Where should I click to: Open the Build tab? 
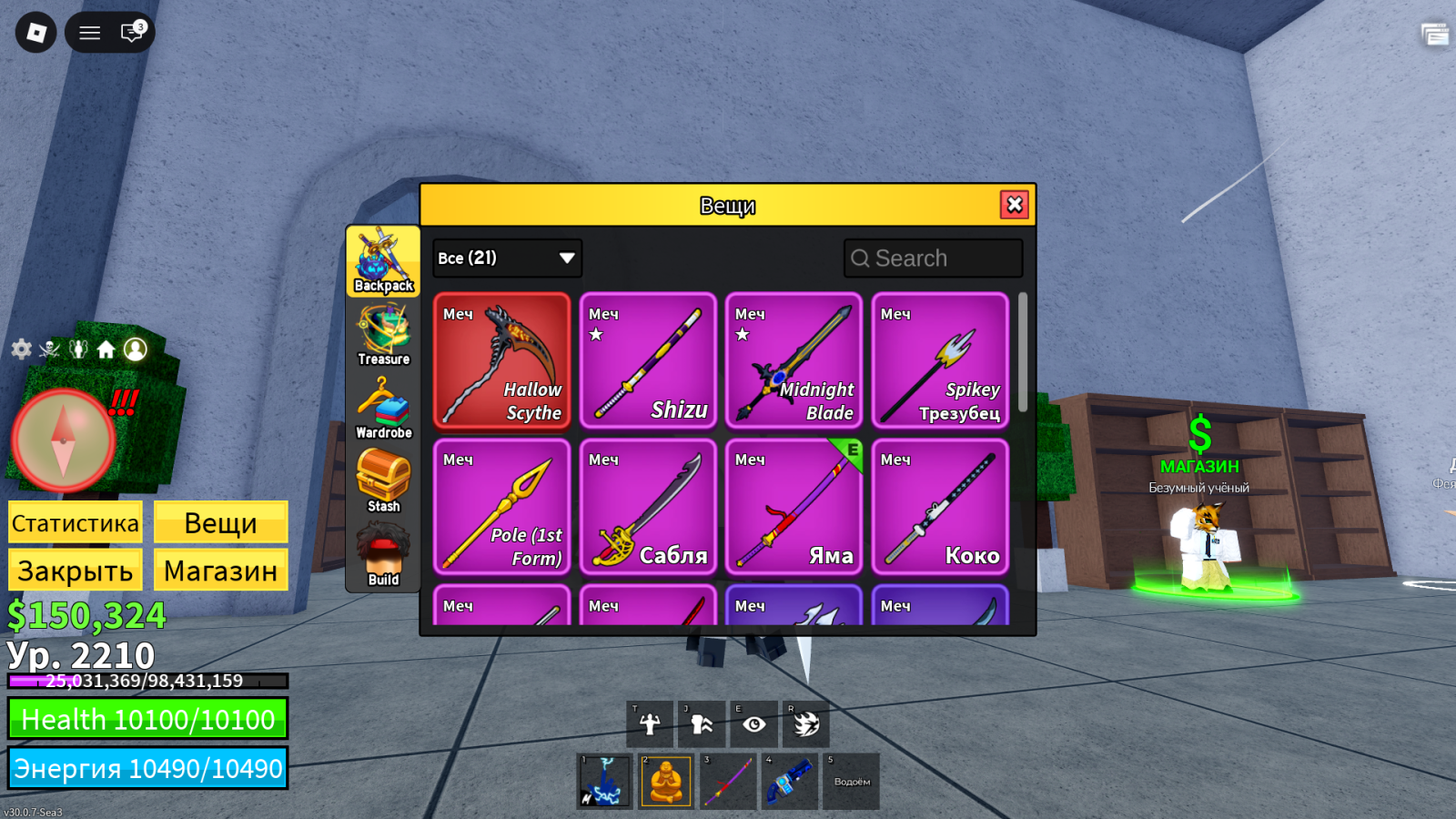click(x=383, y=555)
